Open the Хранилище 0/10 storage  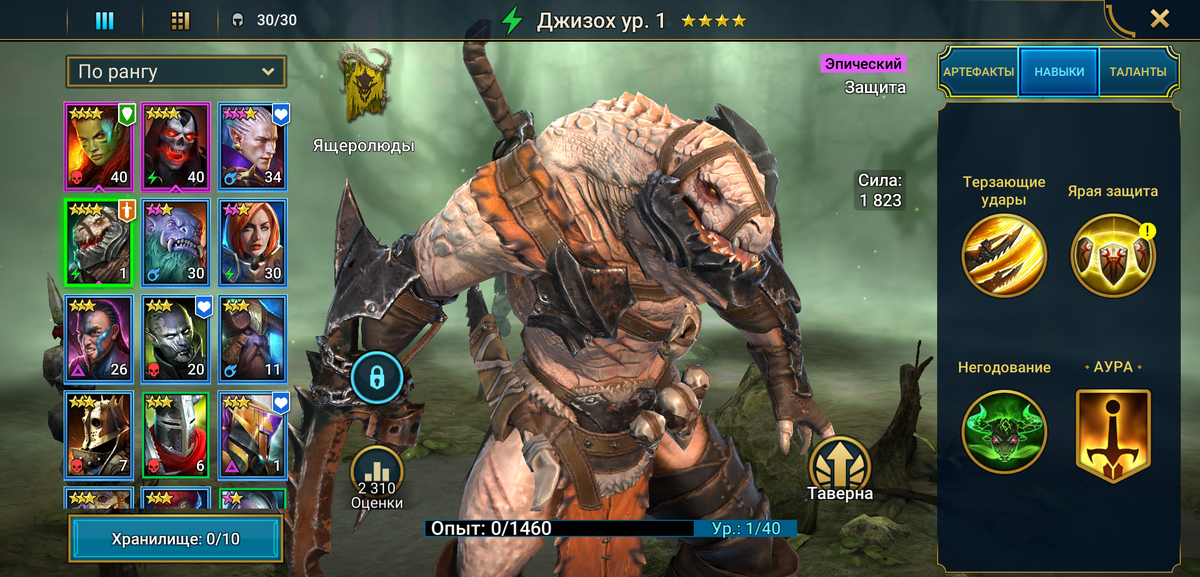click(175, 539)
